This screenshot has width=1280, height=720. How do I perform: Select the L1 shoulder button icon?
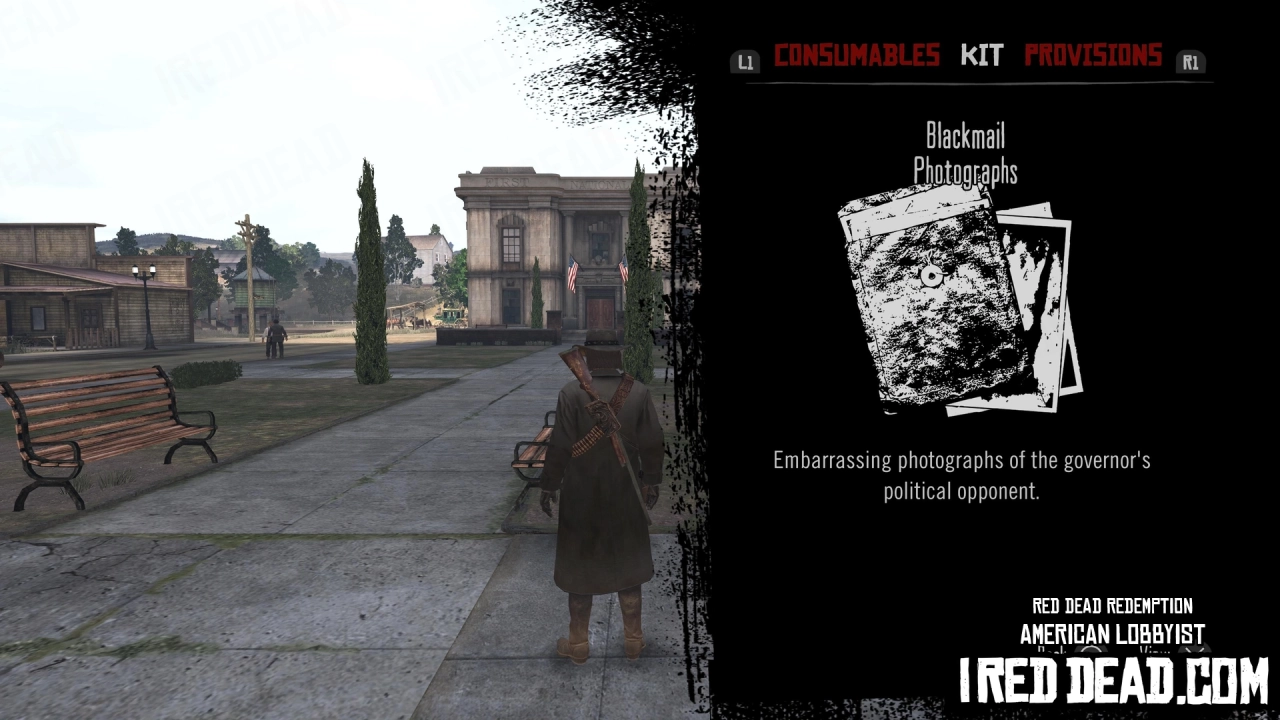[745, 61]
